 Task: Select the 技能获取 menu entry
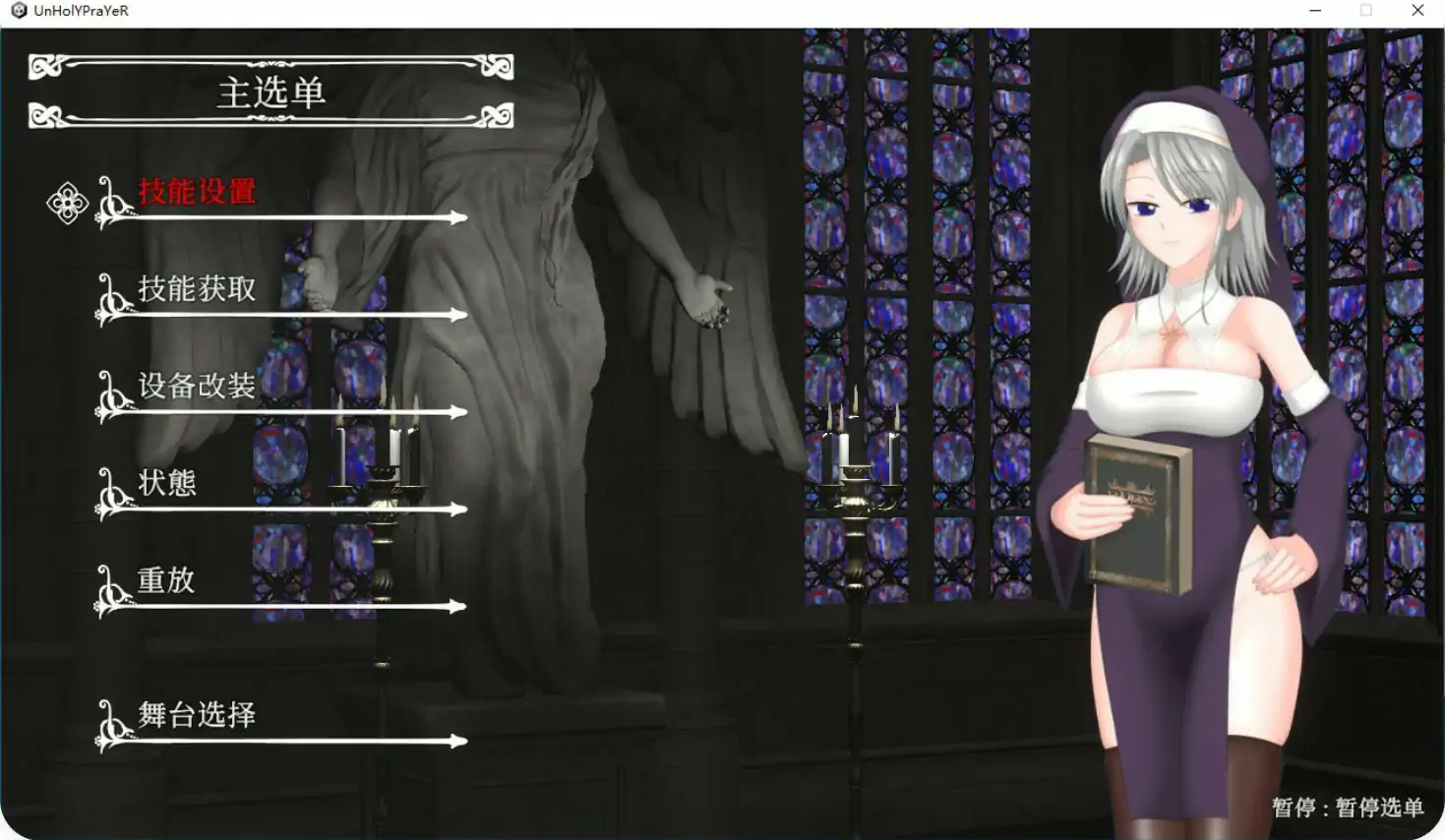[x=196, y=289]
